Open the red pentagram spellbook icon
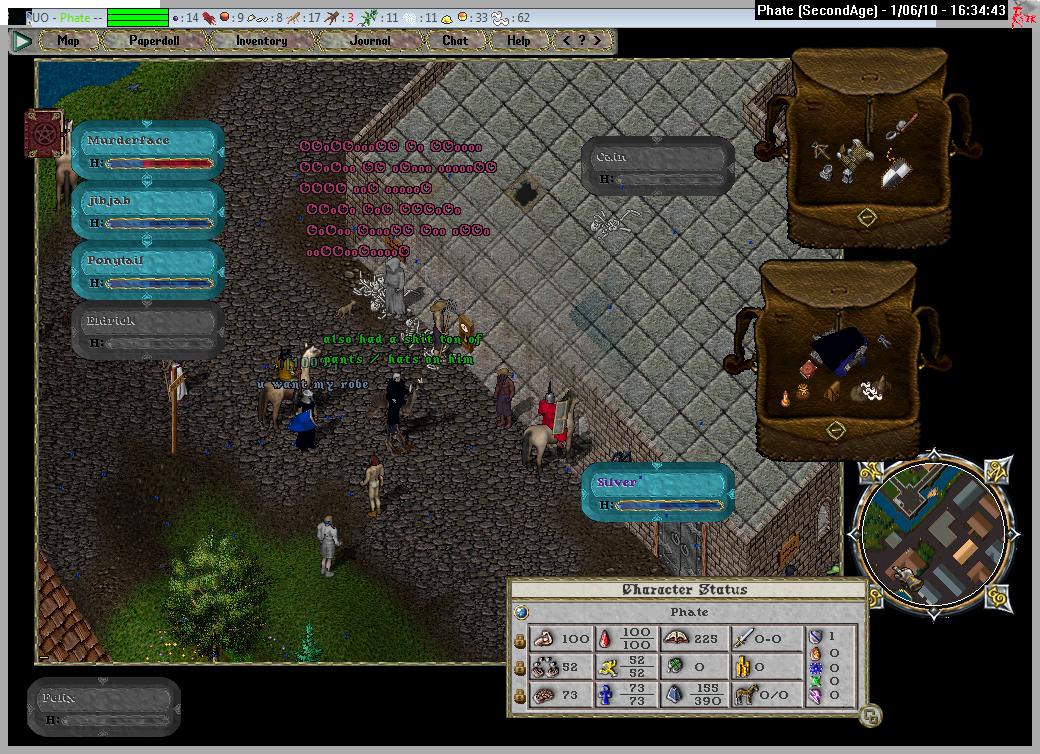Viewport: 1040px width, 754px height. click(x=44, y=133)
